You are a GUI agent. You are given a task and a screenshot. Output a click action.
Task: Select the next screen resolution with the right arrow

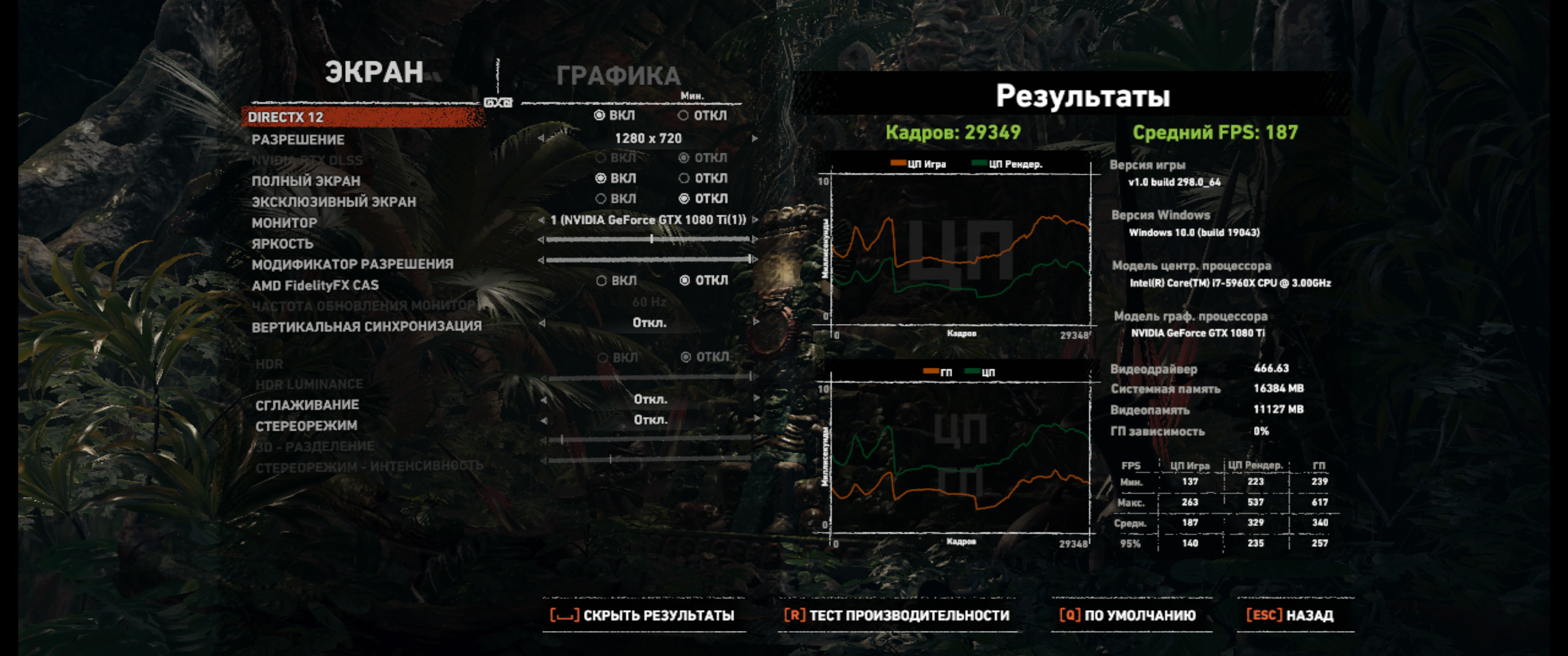(x=755, y=138)
